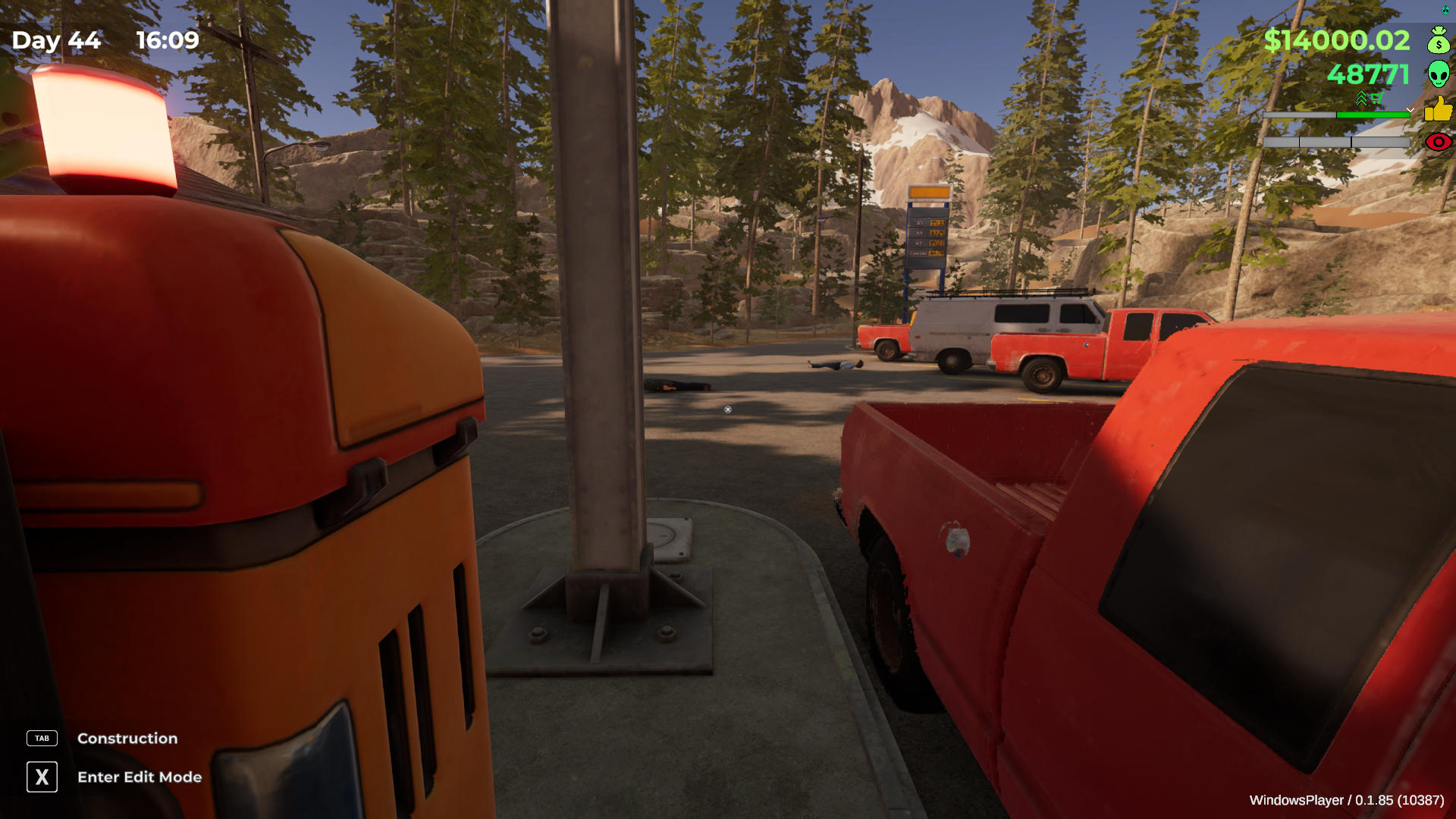The width and height of the screenshot is (1456, 819).
Task: Click the money bag icon
Action: click(1439, 40)
